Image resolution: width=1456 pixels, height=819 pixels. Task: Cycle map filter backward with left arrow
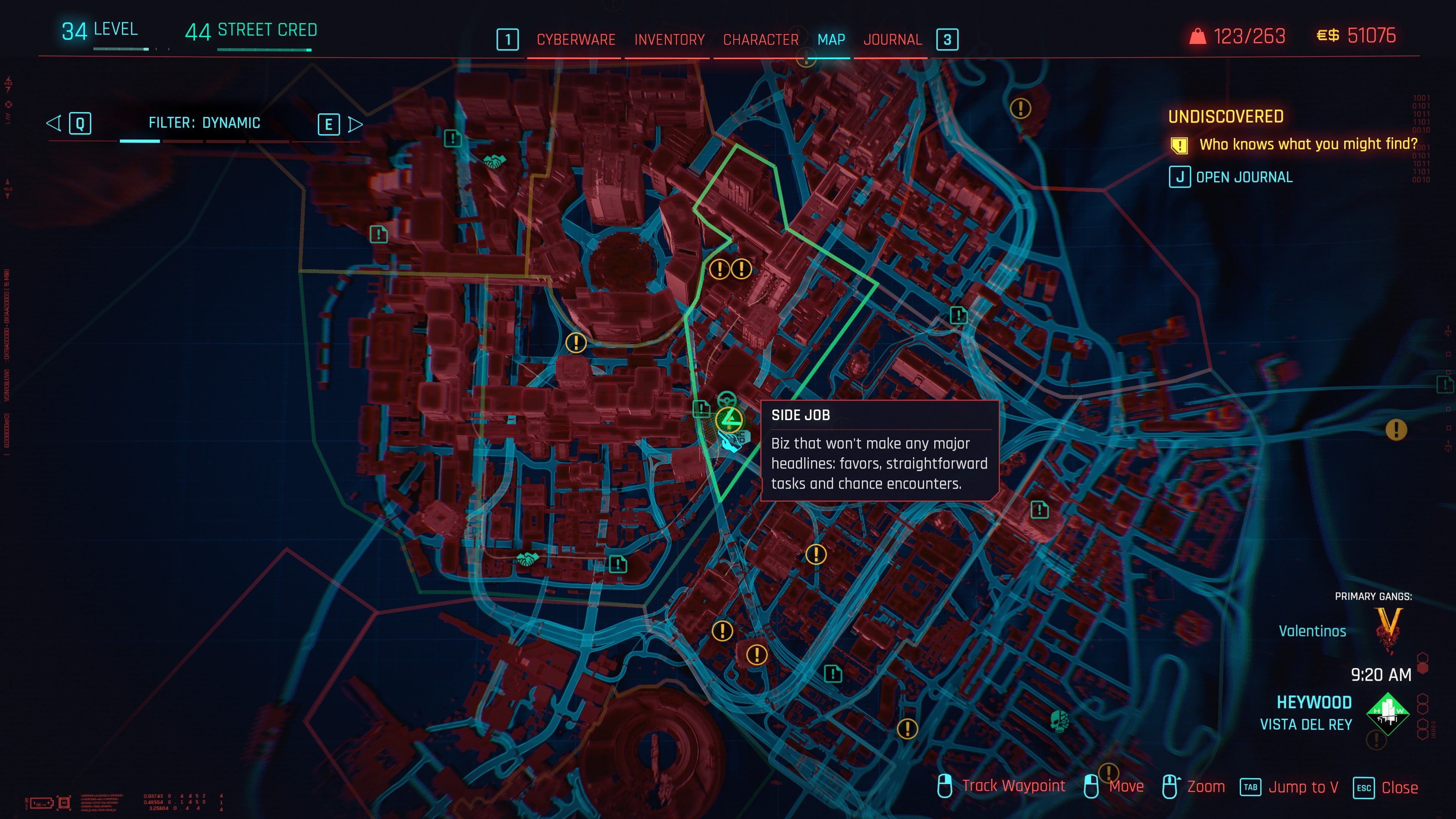coord(54,123)
